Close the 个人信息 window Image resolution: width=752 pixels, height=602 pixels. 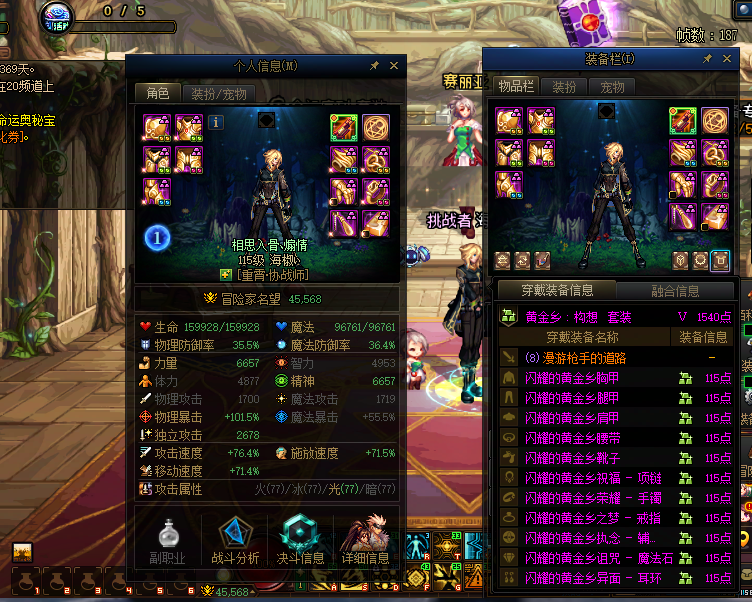[394, 66]
